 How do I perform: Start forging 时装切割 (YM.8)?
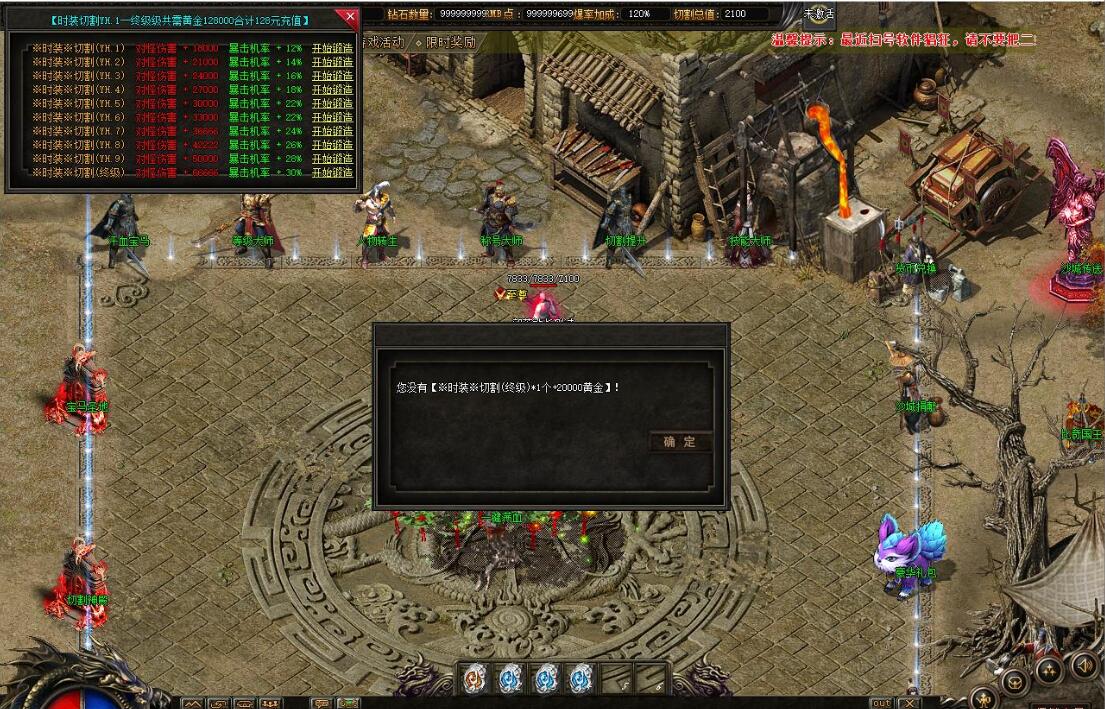click(332, 145)
